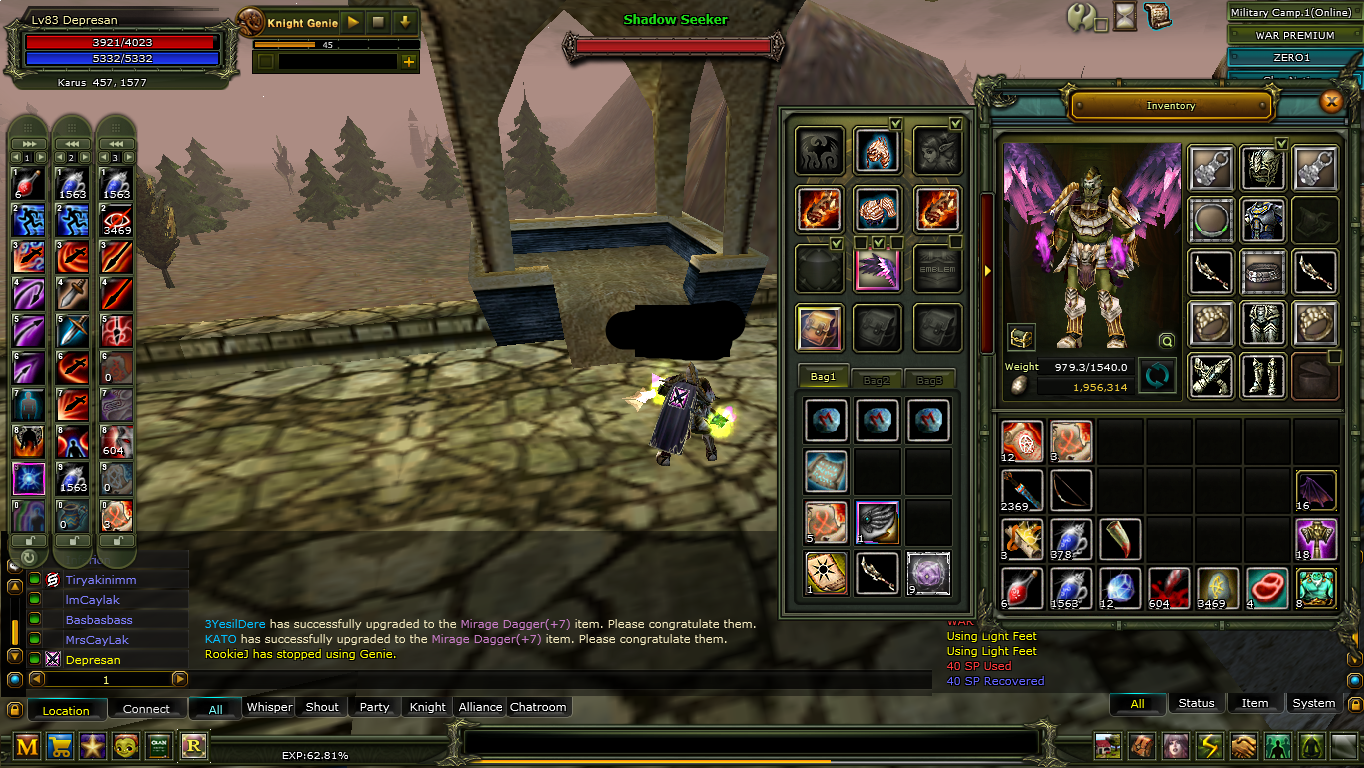Filter the log by Status
The height and width of the screenshot is (768, 1364).
coord(1196,703)
